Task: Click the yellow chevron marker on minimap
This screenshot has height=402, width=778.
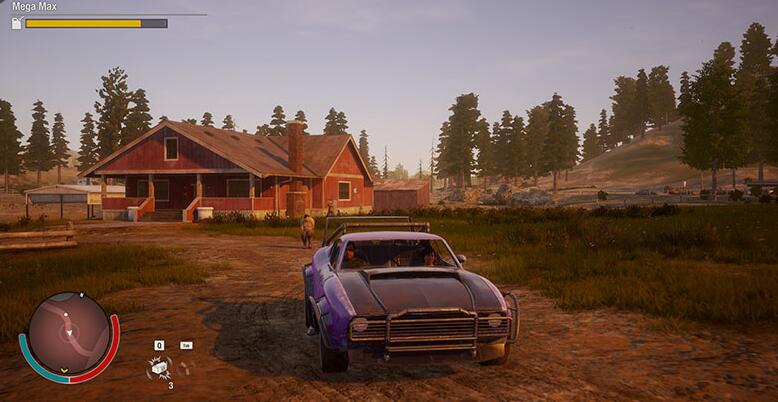Action: (64, 369)
